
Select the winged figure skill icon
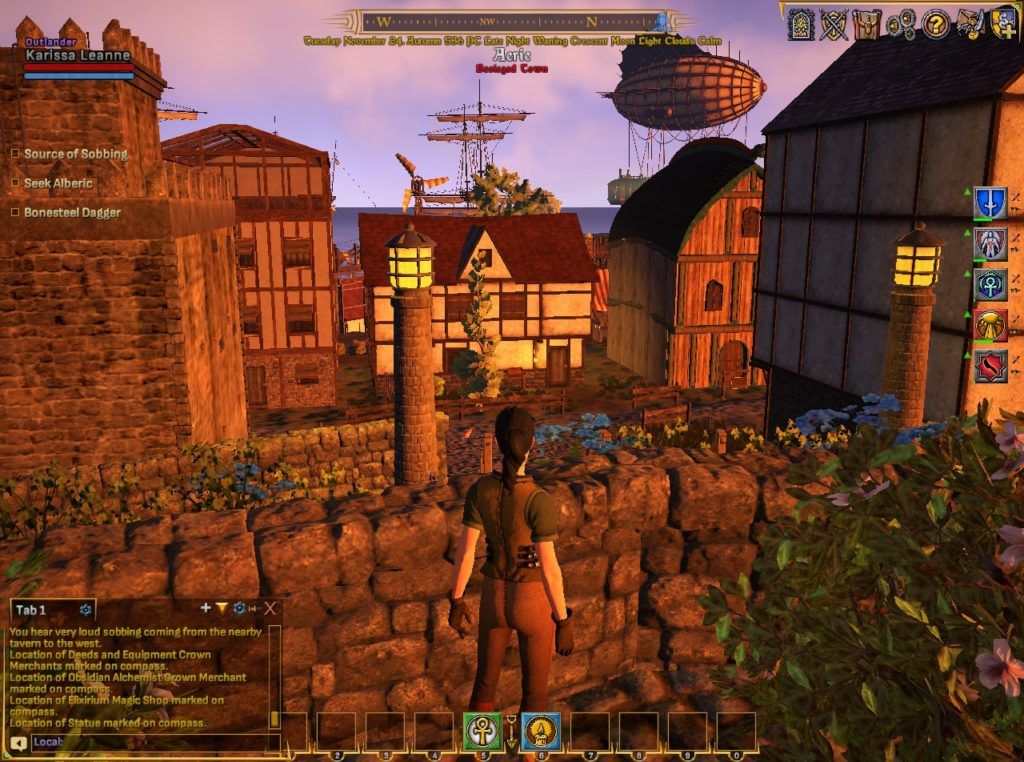pyautogui.click(x=990, y=243)
